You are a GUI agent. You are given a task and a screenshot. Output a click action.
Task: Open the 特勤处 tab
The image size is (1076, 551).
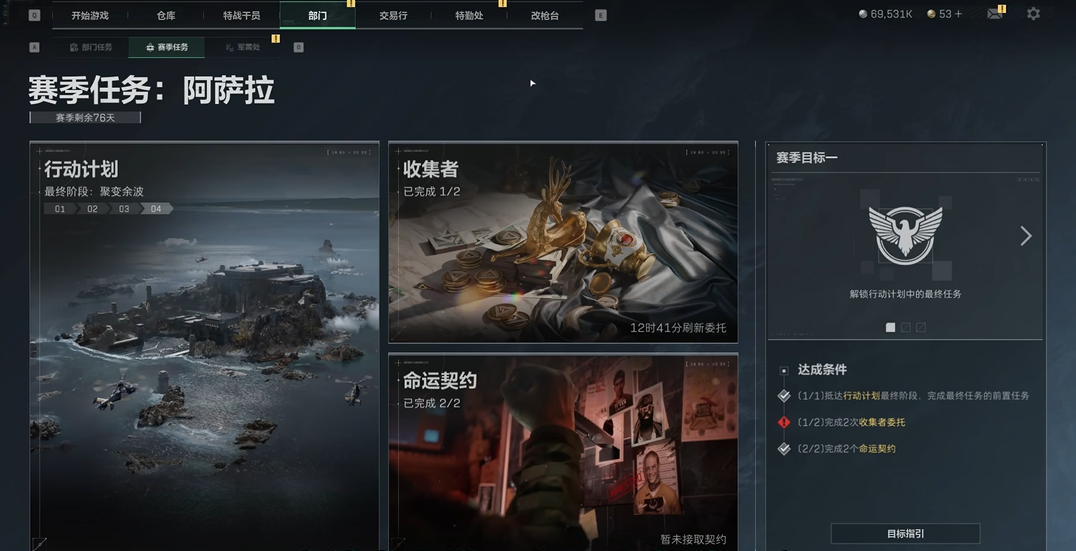469,16
